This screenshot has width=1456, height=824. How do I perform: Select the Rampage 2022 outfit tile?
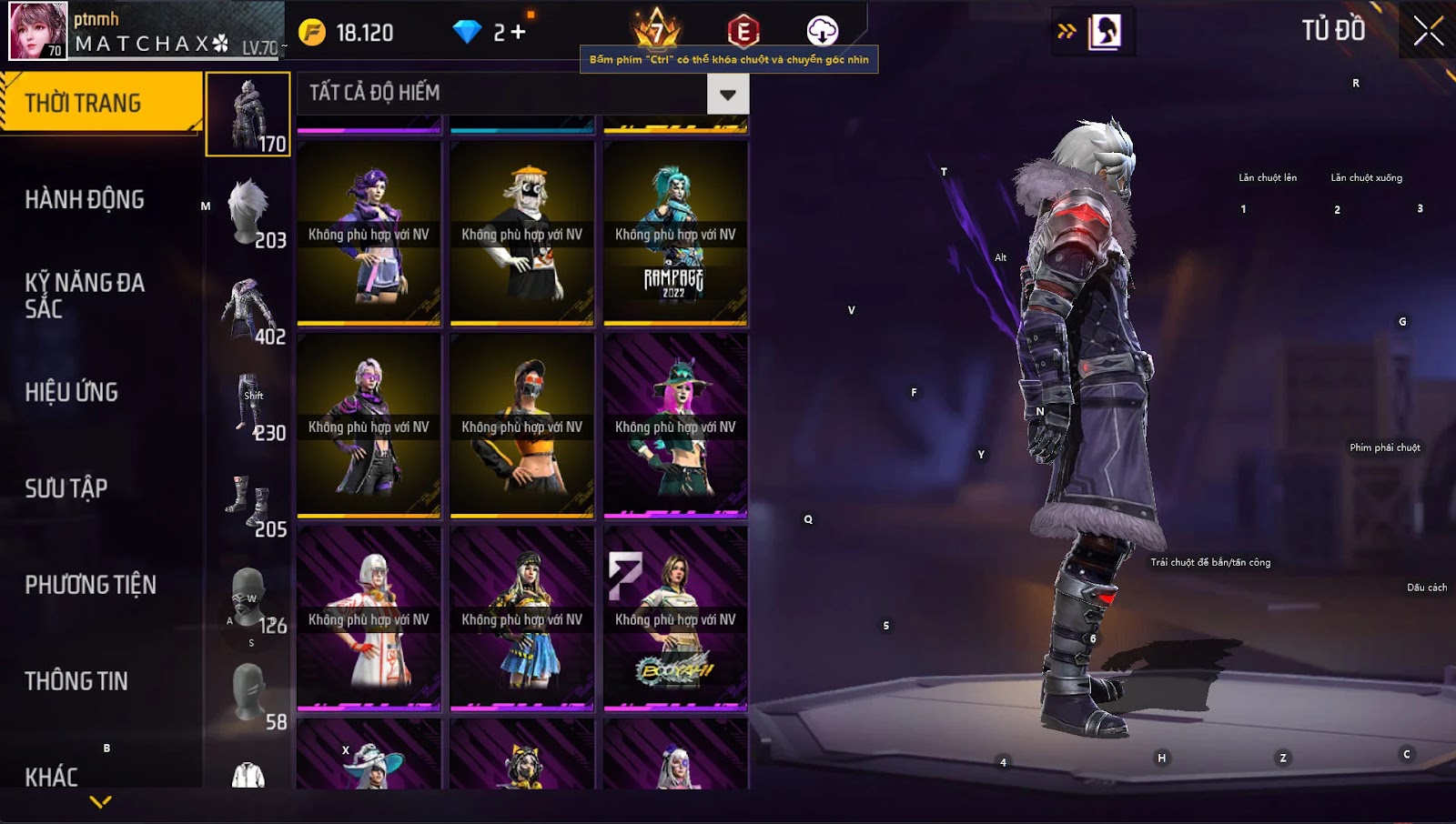pyautogui.click(x=675, y=234)
